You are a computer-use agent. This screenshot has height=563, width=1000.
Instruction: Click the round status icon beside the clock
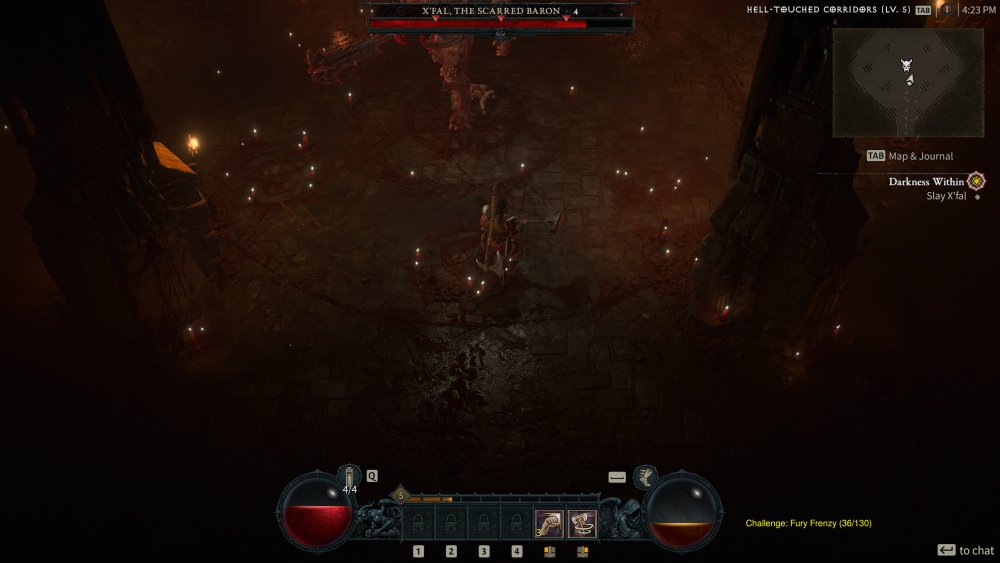click(x=946, y=10)
